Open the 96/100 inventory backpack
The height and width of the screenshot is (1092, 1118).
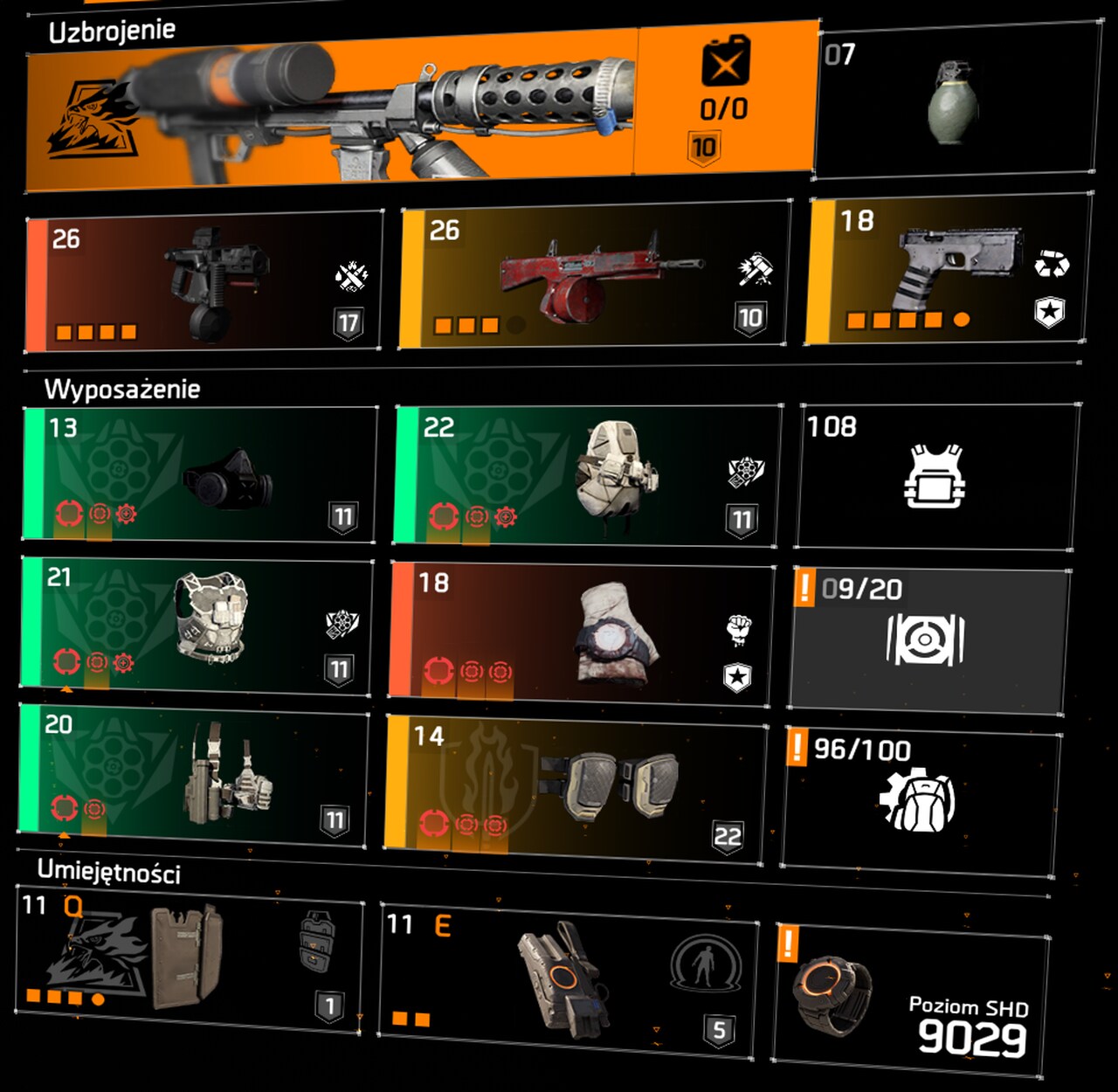point(921,801)
